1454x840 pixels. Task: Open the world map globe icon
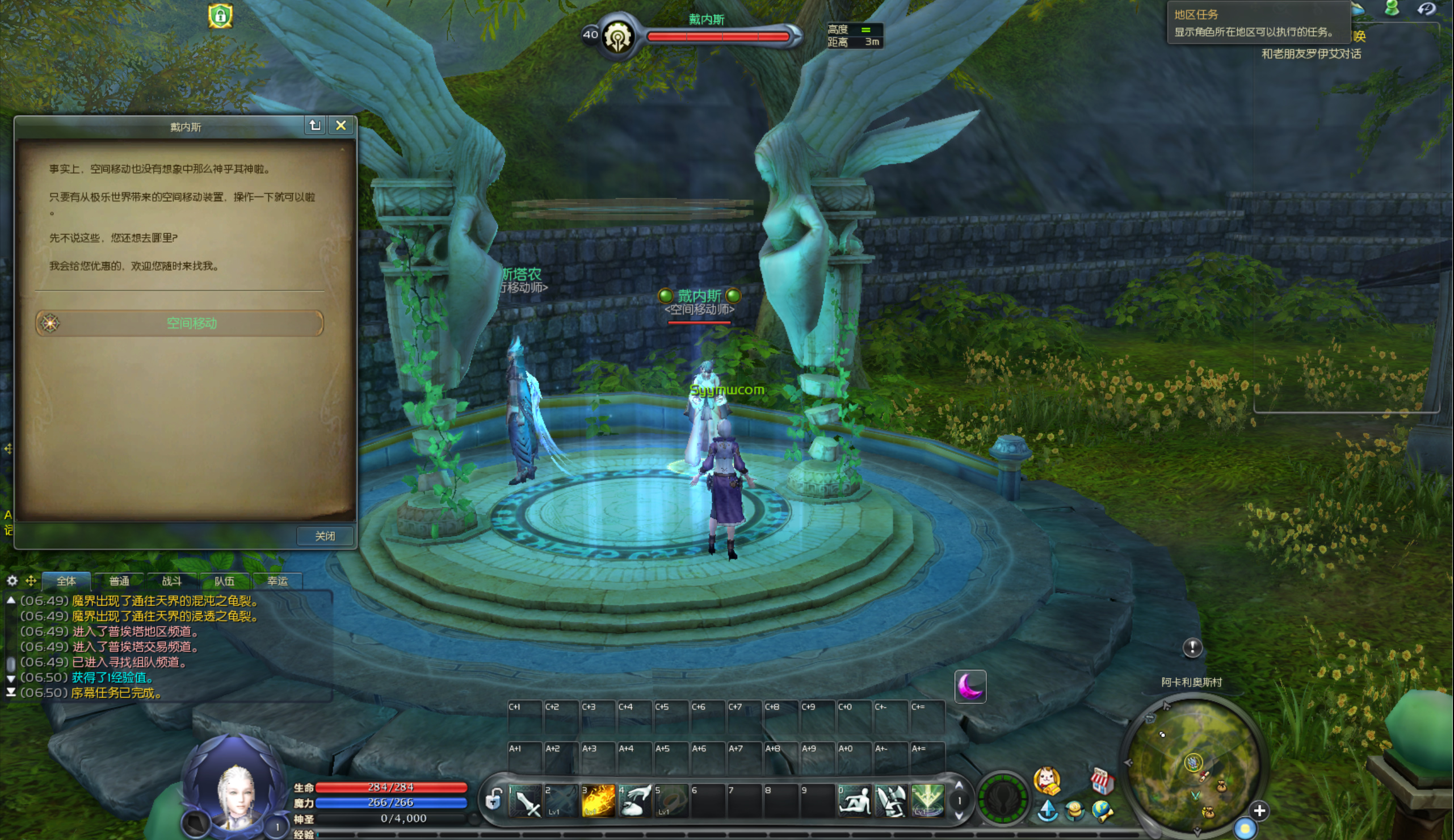1102,810
